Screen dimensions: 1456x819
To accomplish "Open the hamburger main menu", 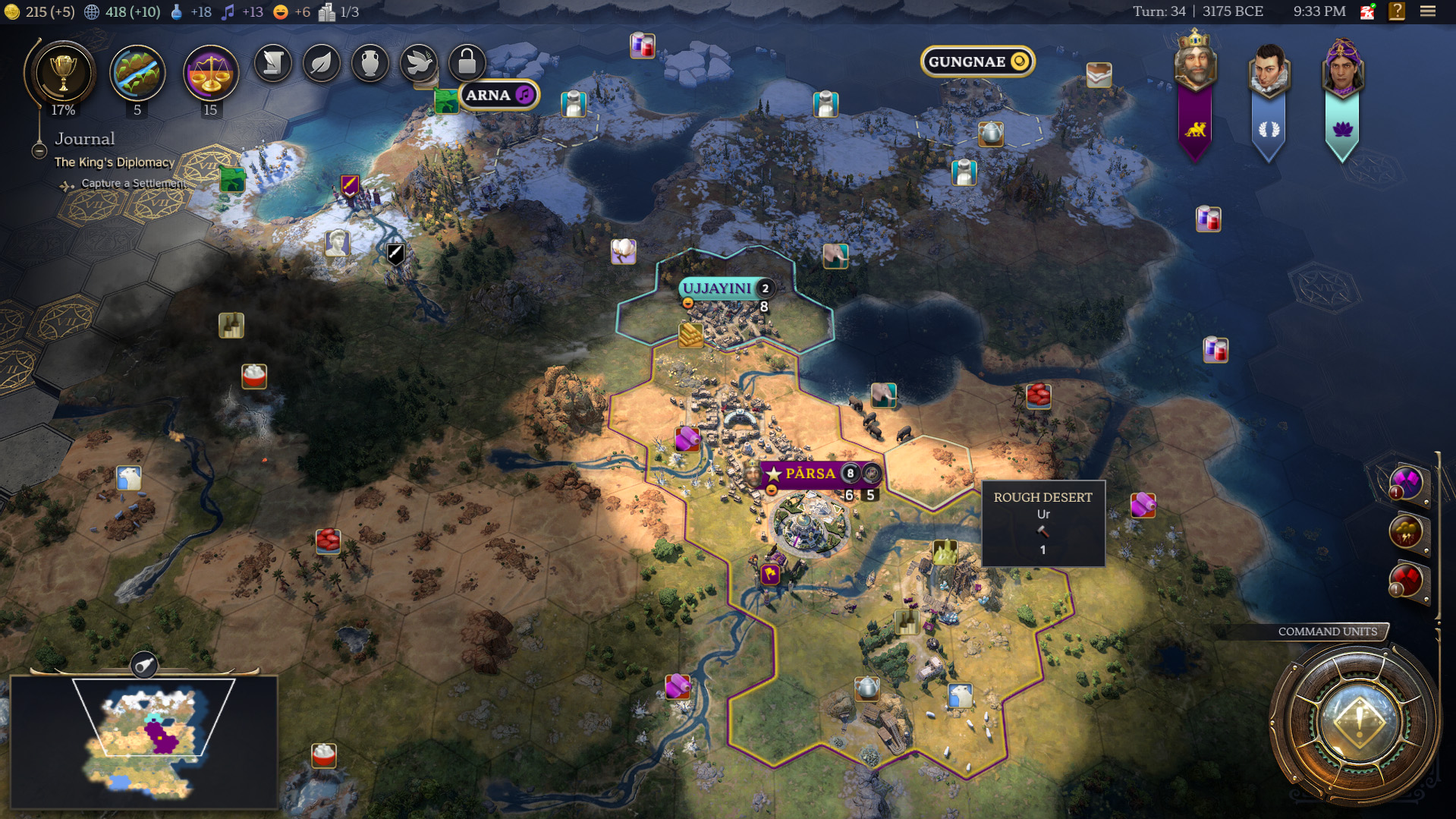I will [x=1428, y=11].
